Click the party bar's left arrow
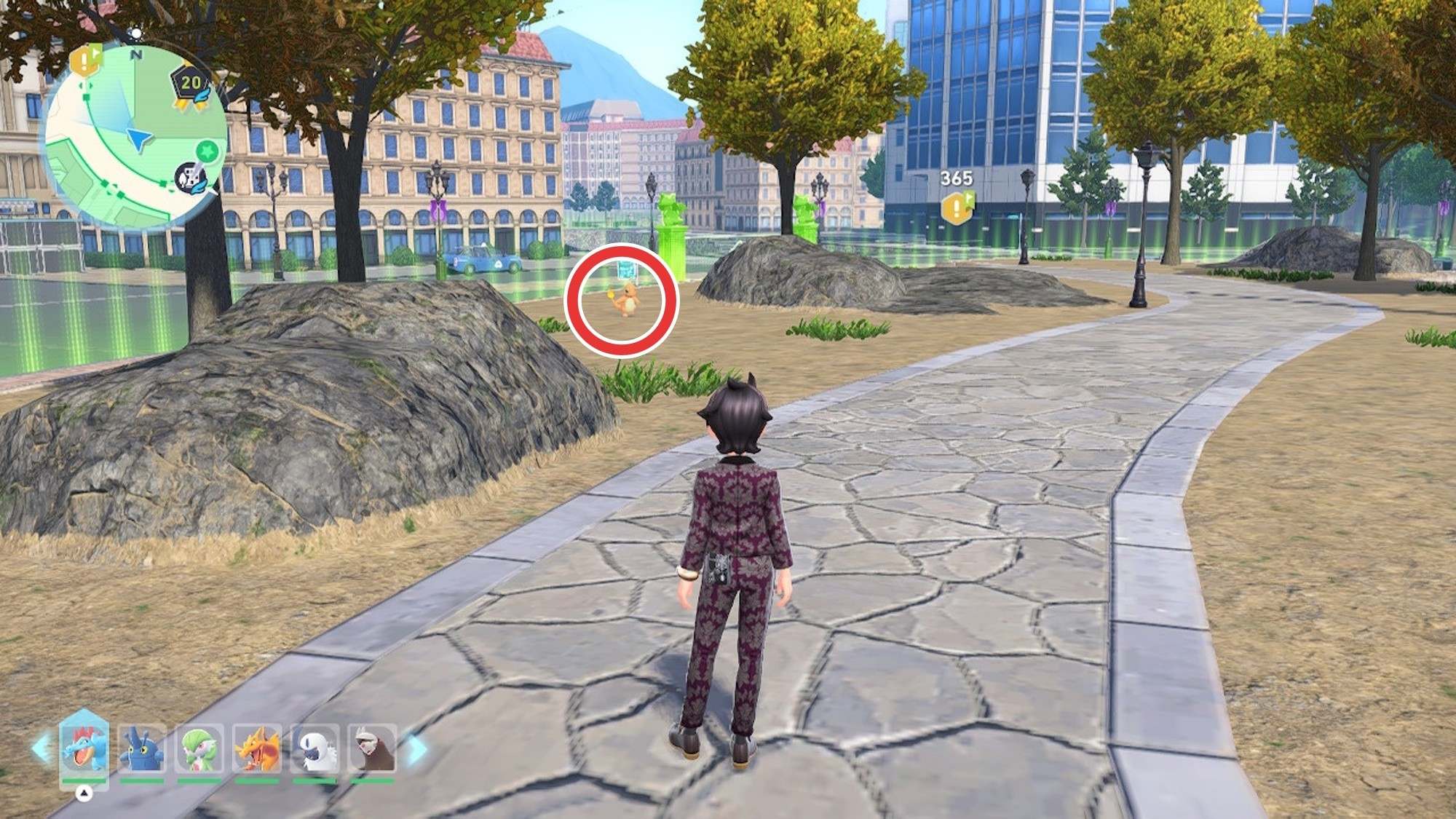 [41, 749]
